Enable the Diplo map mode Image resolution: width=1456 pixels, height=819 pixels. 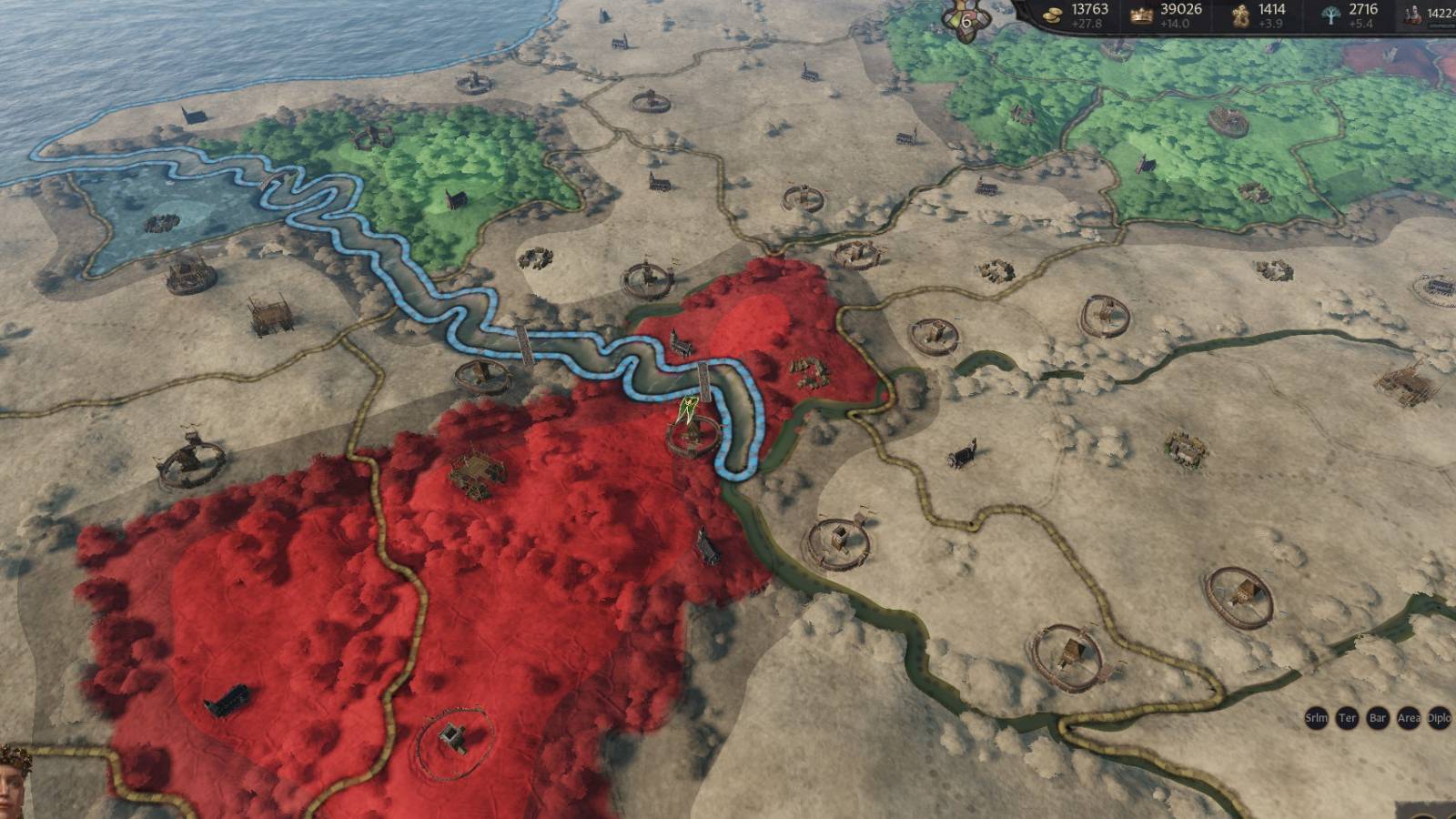[1437, 718]
